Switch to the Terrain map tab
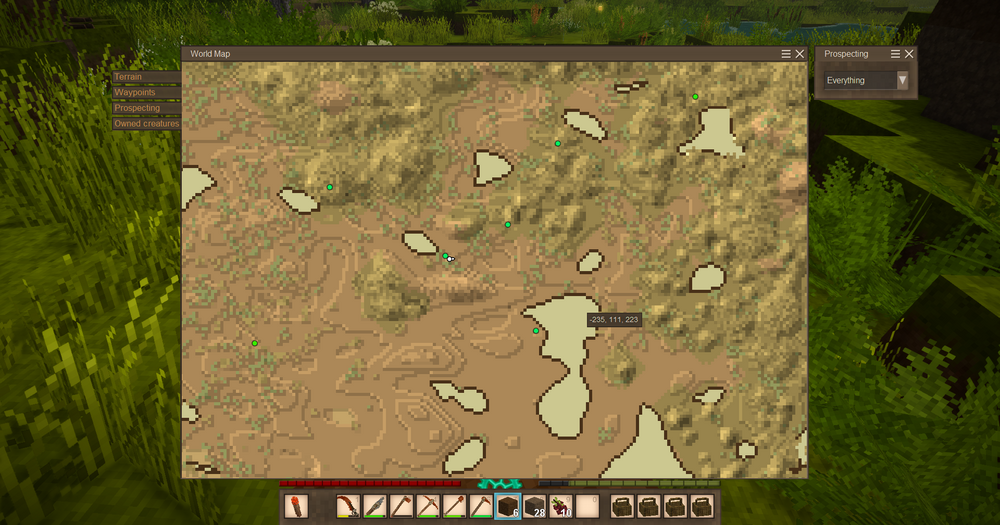Screen dimensions: 1000x525 pos(146,76)
